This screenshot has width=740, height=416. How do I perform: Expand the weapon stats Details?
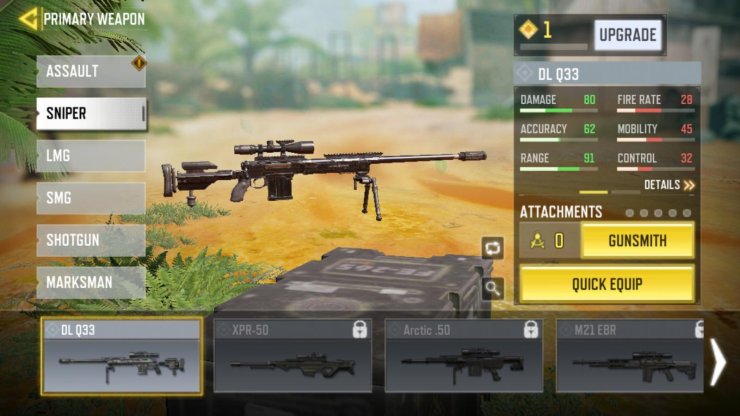pyautogui.click(x=669, y=185)
